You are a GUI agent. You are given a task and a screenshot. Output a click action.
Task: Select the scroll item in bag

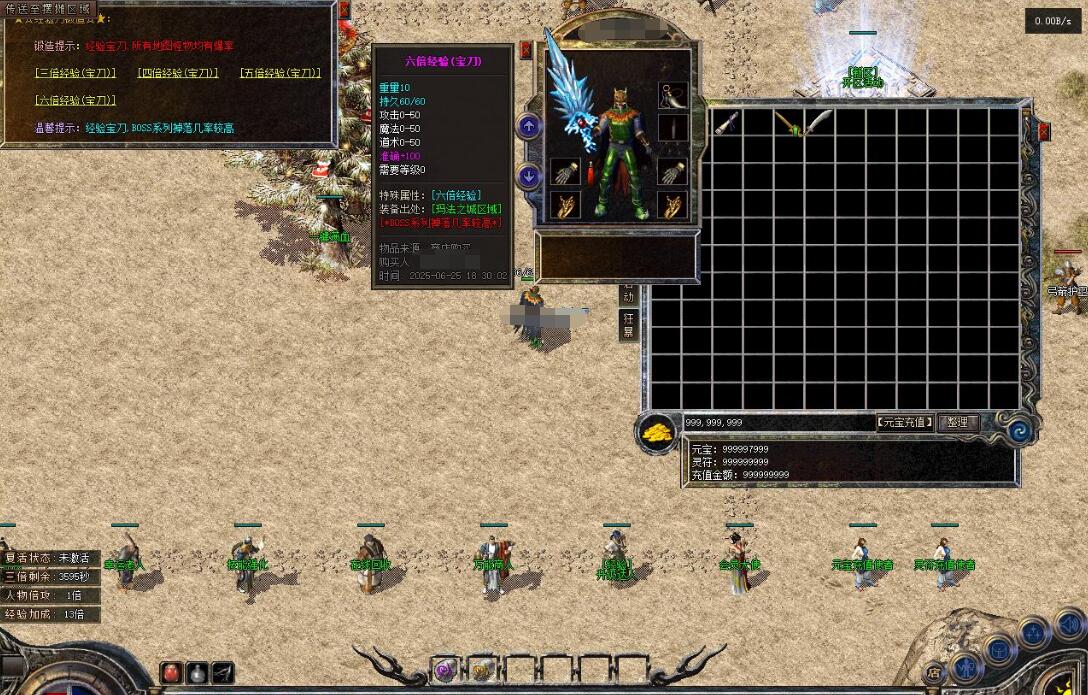(727, 124)
